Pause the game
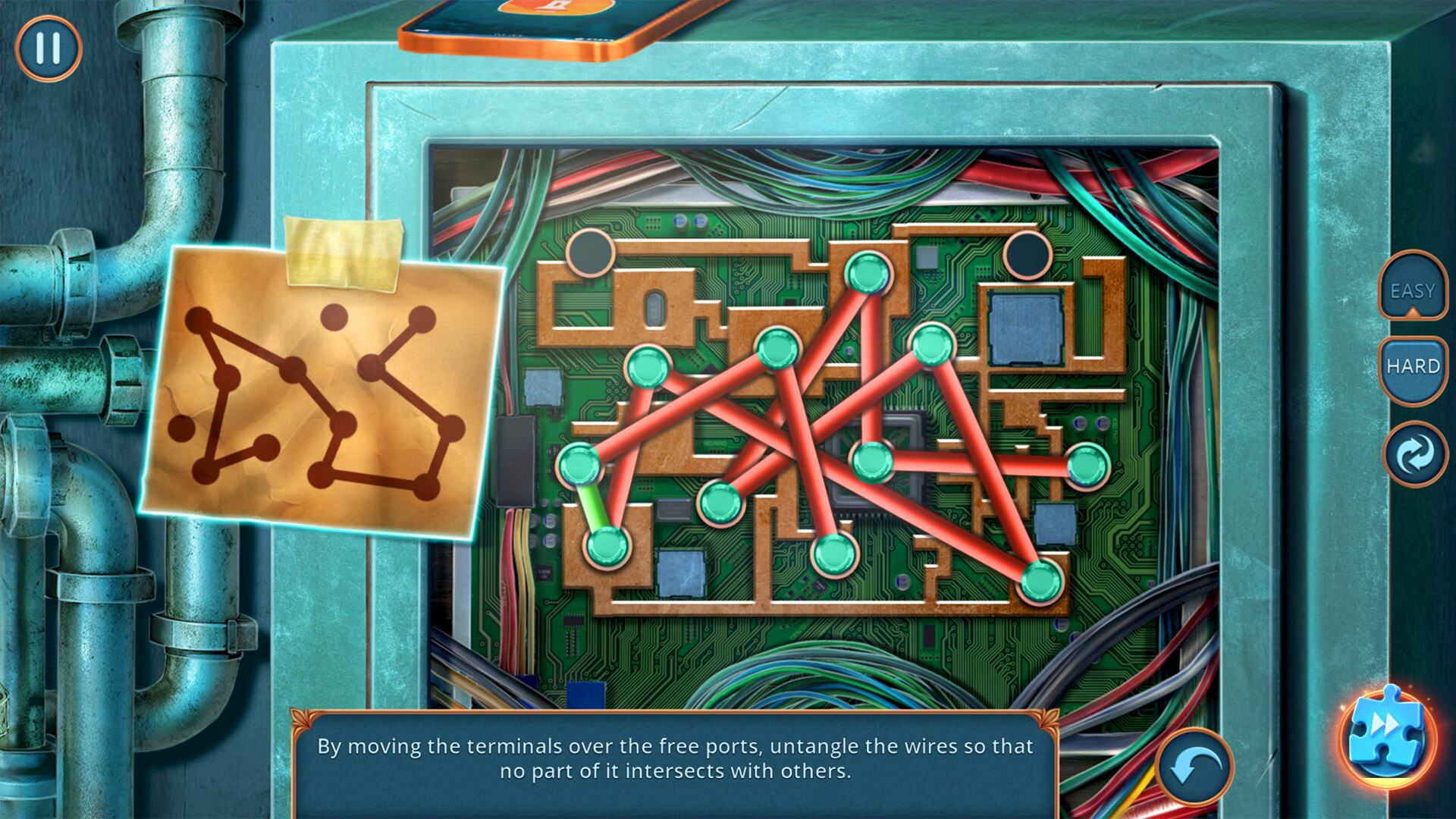Image resolution: width=1456 pixels, height=819 pixels. (x=48, y=48)
